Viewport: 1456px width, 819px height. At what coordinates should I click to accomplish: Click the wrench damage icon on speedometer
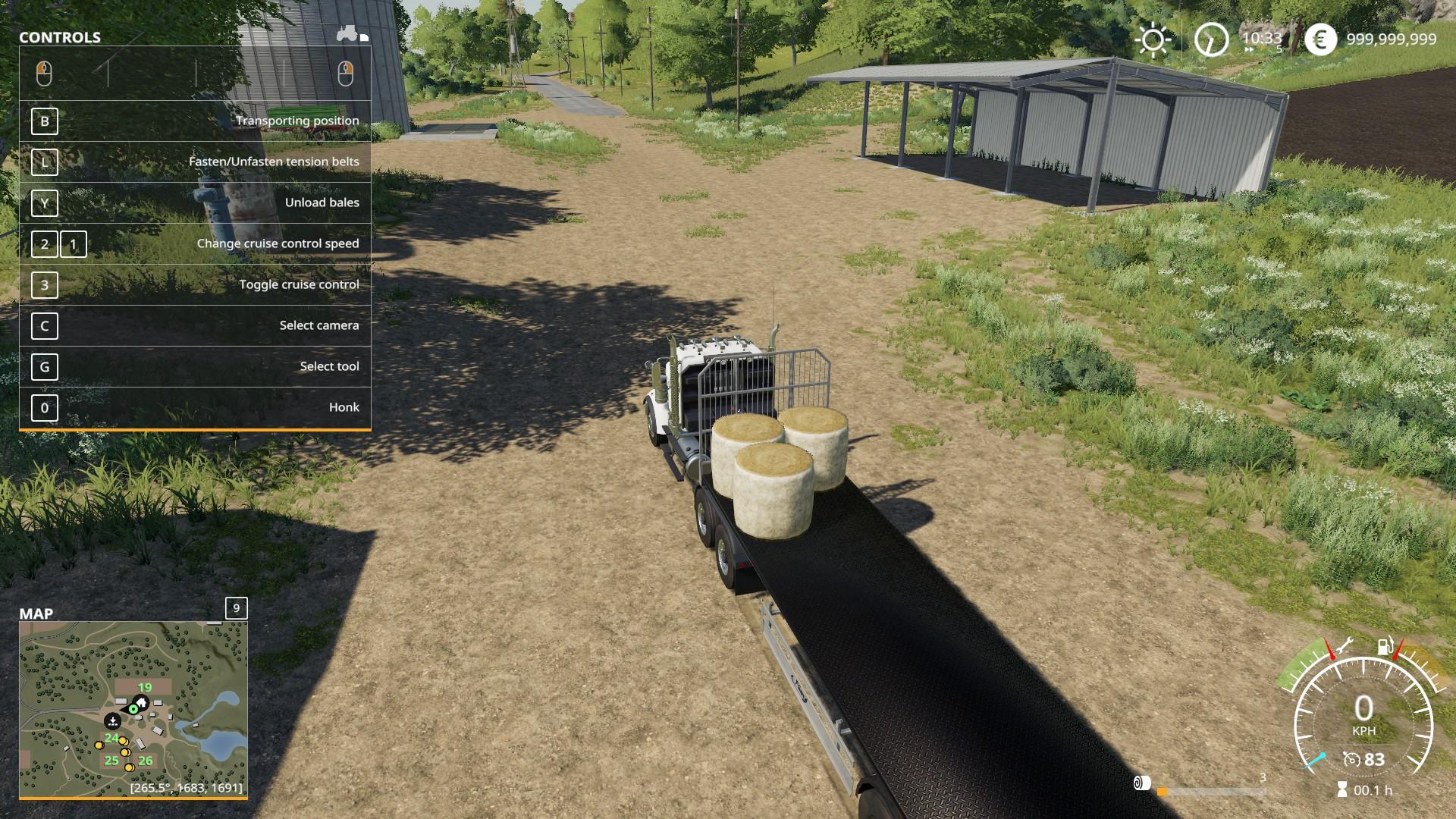pyautogui.click(x=1345, y=647)
